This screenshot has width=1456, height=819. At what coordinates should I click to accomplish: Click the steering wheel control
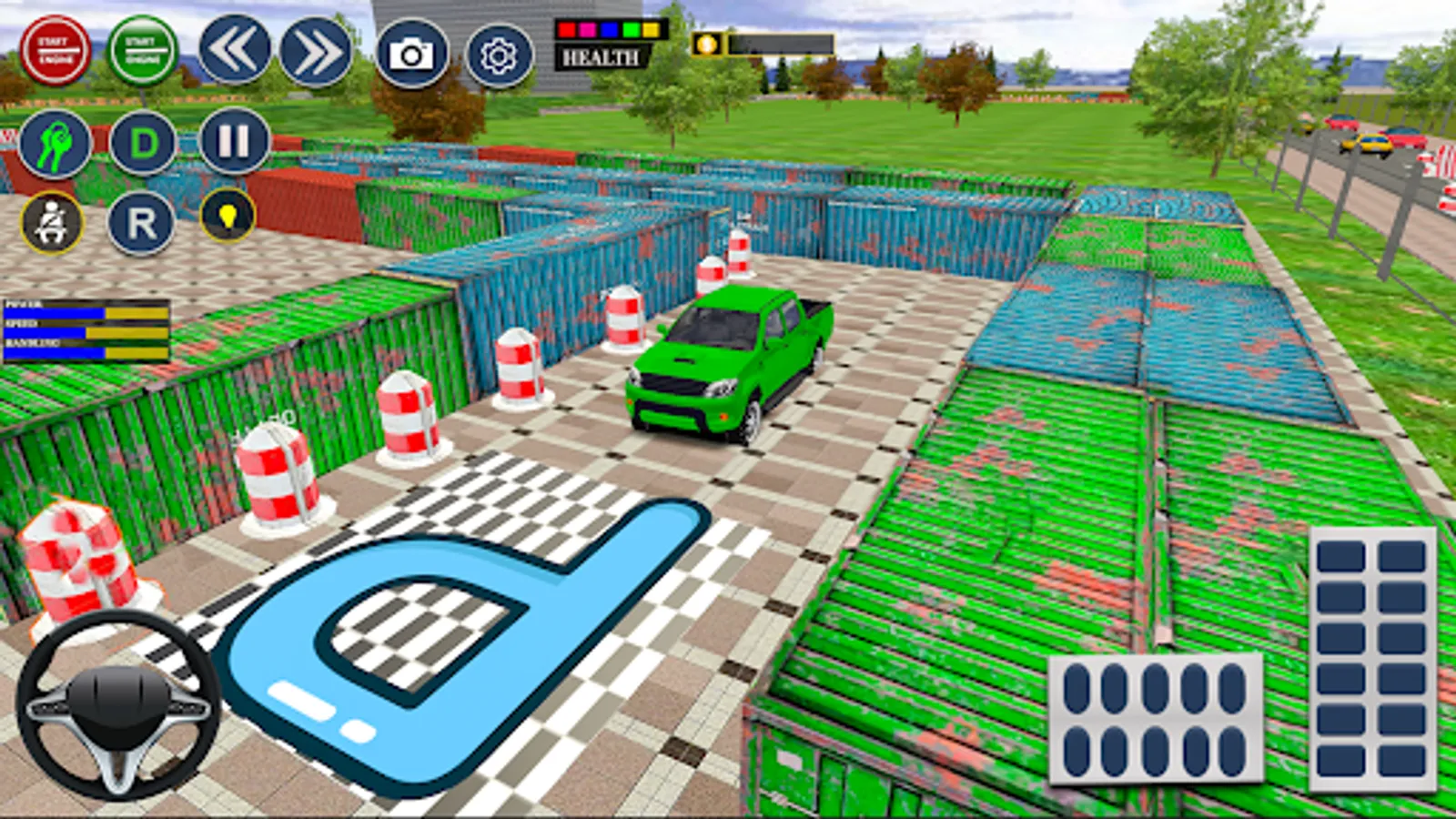118,705
